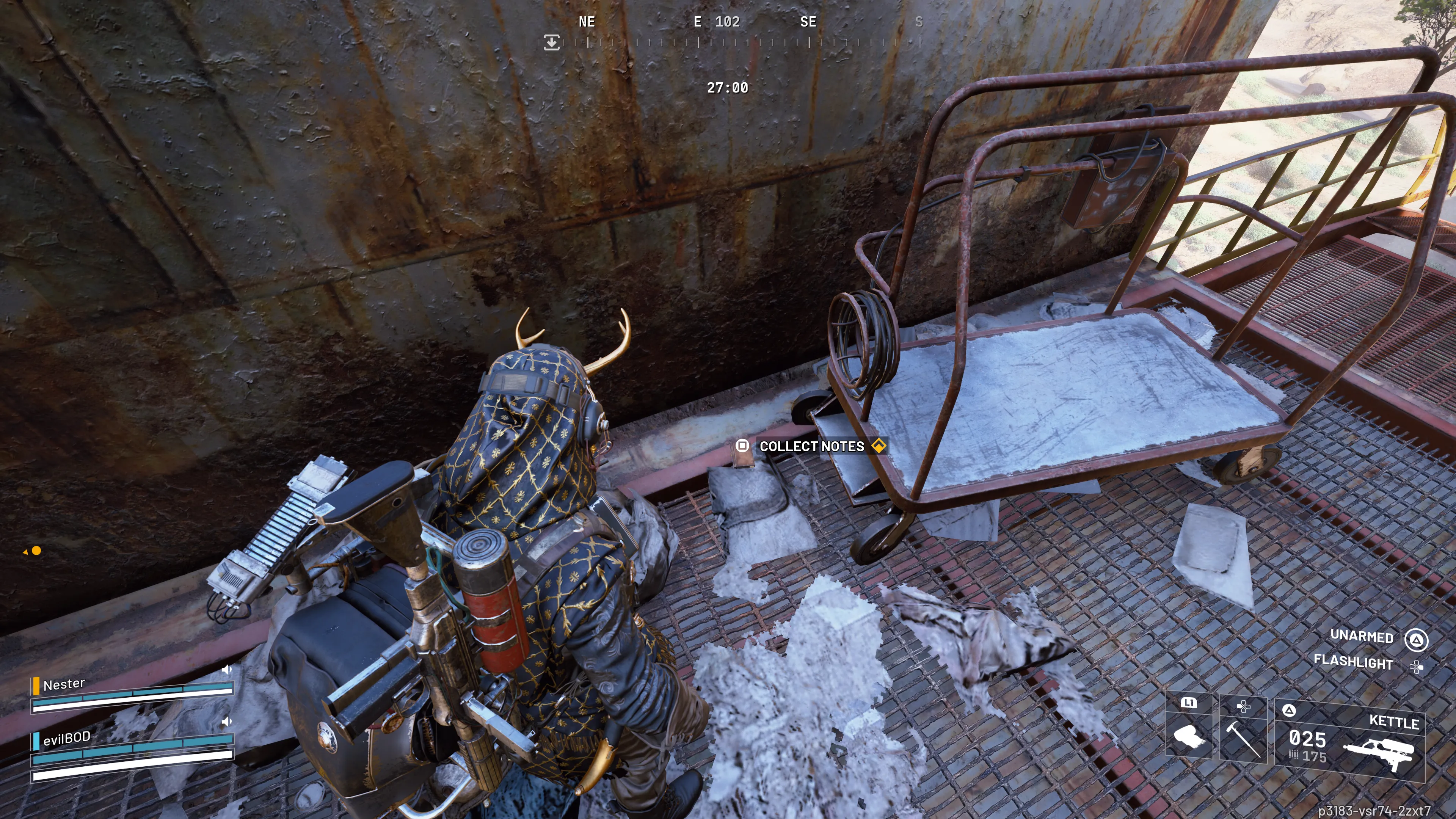Click the Collect Notes prompt label
Viewport: 1456px width, 819px height.
click(811, 446)
